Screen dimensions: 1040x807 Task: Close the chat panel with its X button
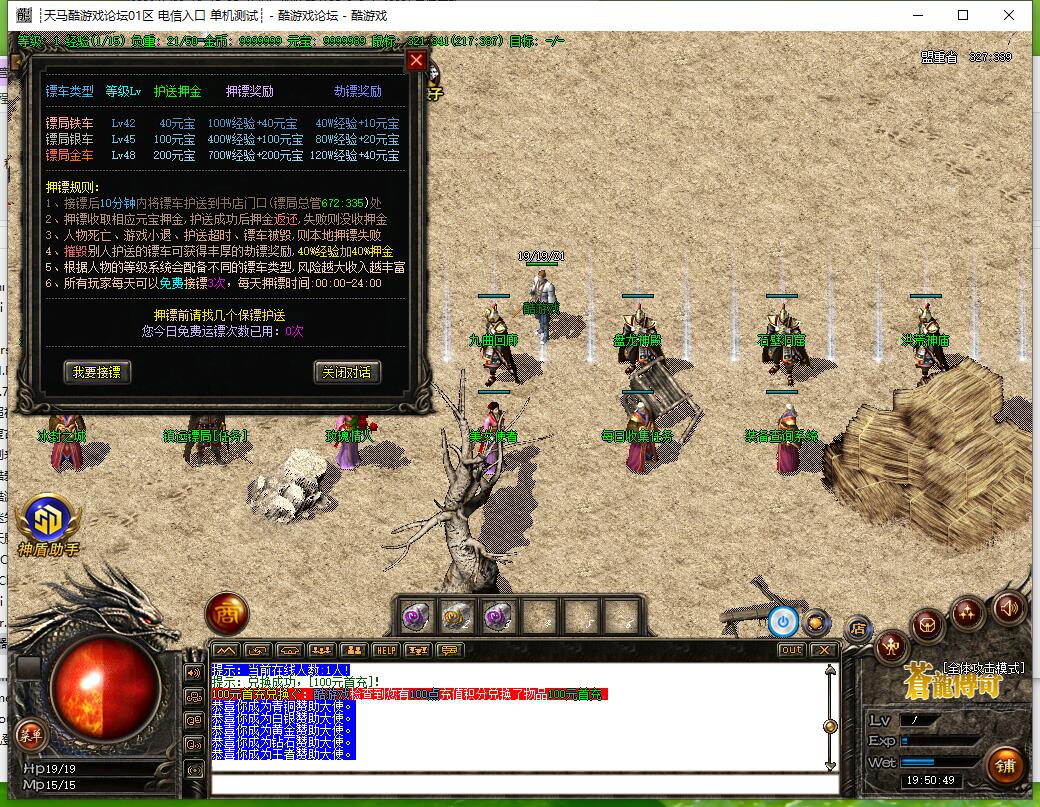pyautogui.click(x=823, y=650)
